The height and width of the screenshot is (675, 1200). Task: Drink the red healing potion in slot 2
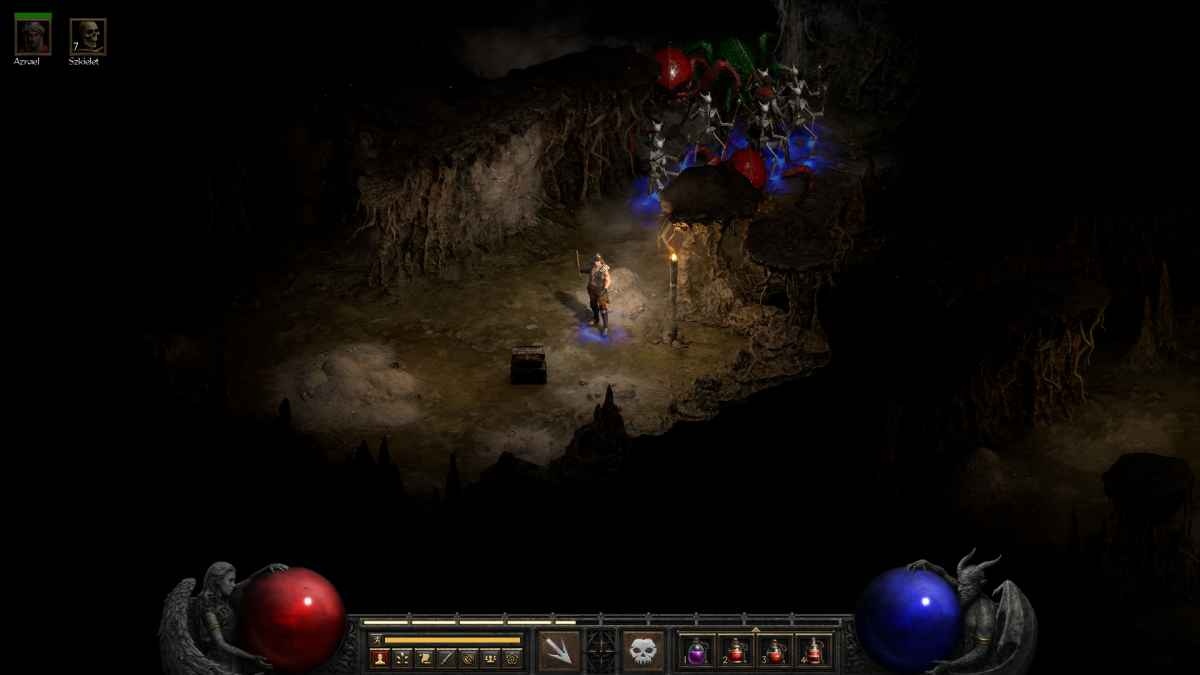[737, 651]
